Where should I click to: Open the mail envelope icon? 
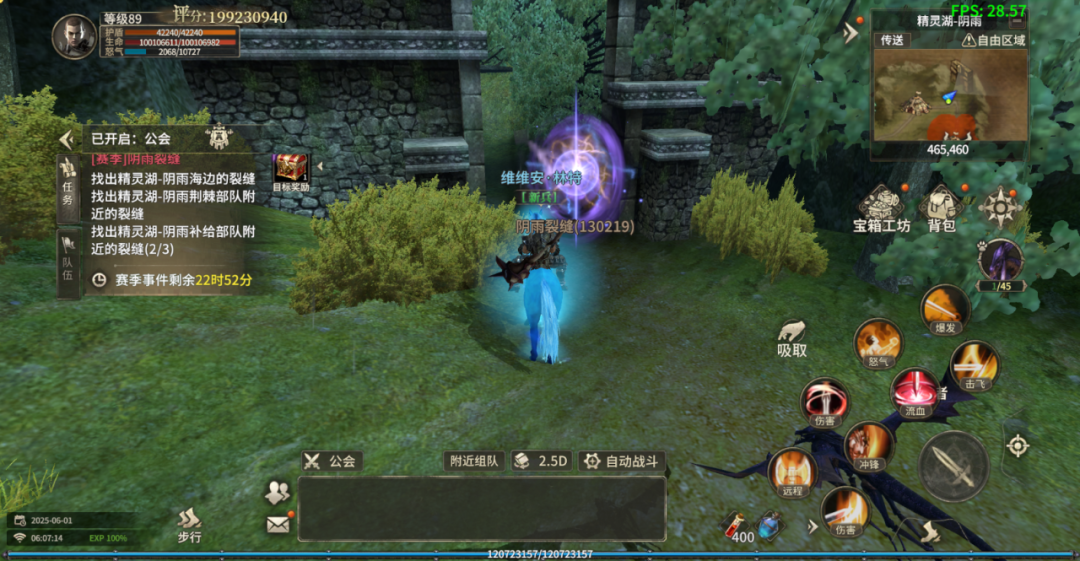point(277,523)
